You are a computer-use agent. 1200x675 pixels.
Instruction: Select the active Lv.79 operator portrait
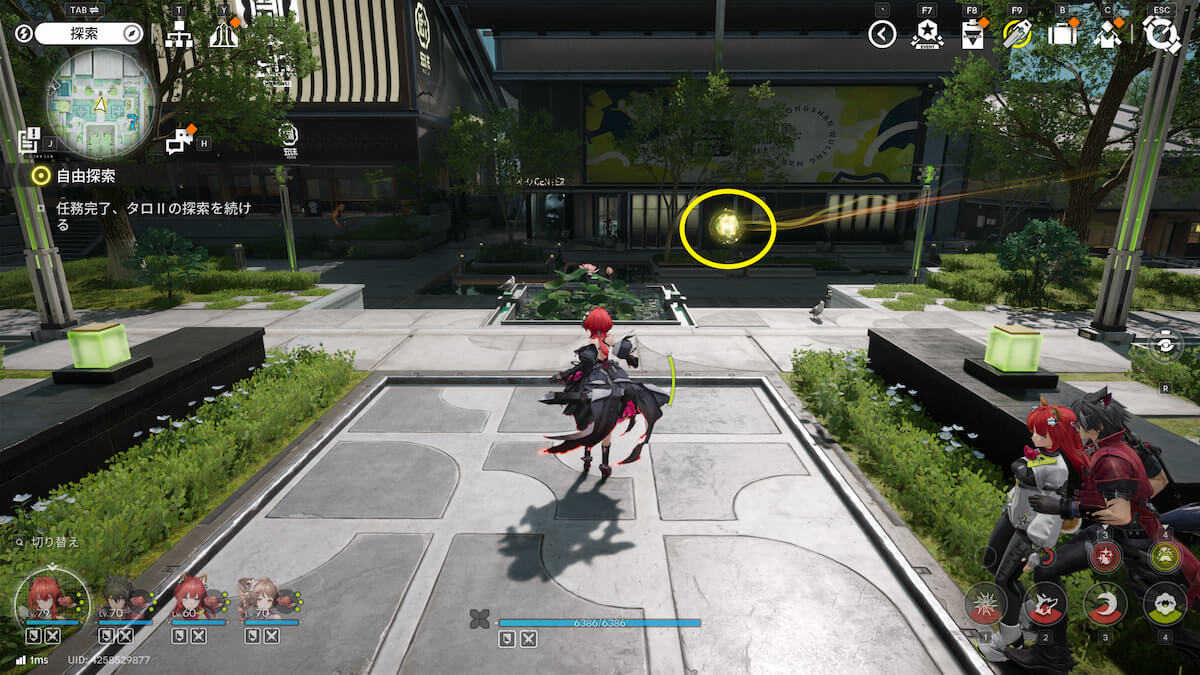pyautogui.click(x=42, y=598)
